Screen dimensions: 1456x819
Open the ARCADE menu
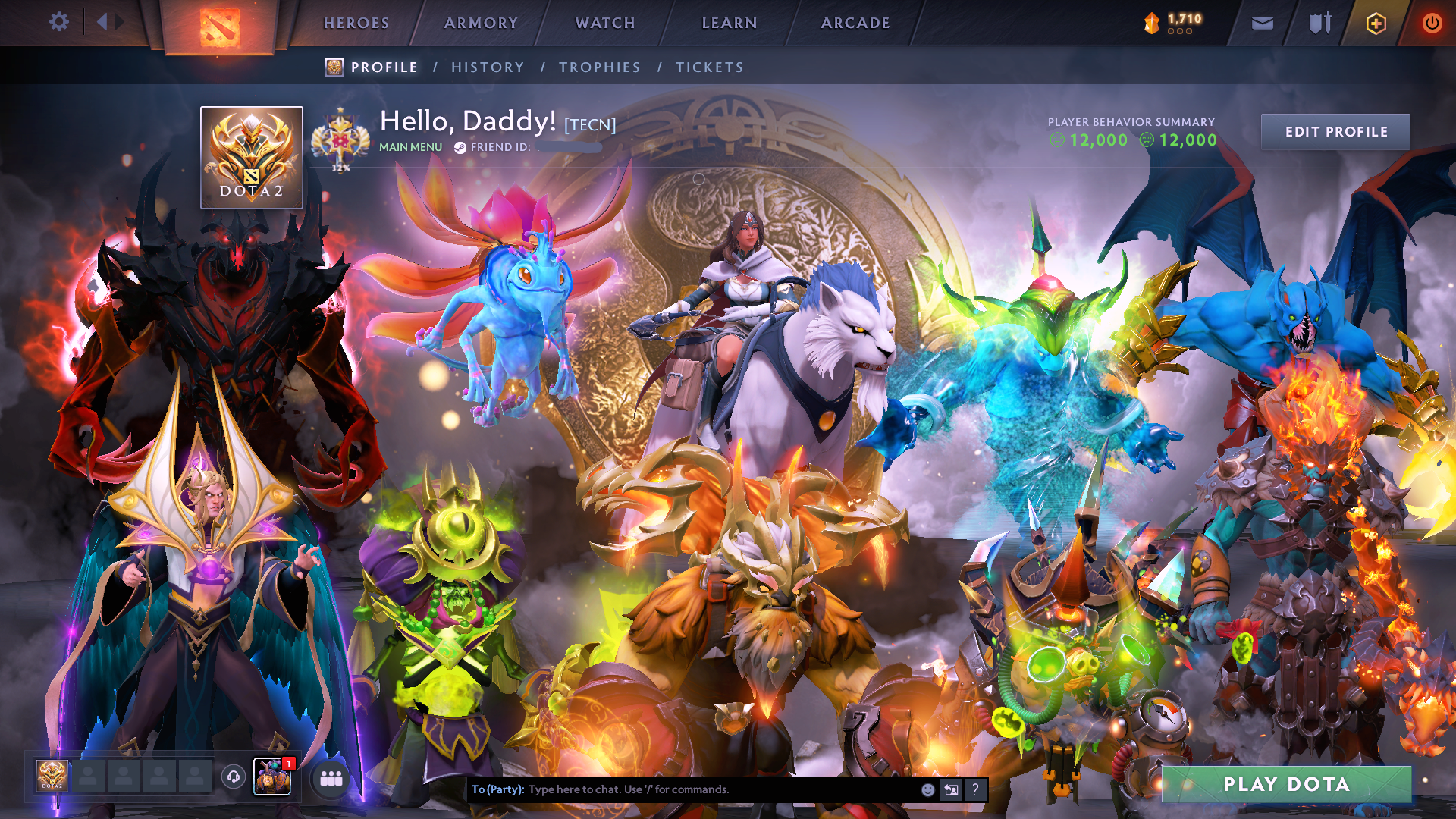(x=855, y=23)
